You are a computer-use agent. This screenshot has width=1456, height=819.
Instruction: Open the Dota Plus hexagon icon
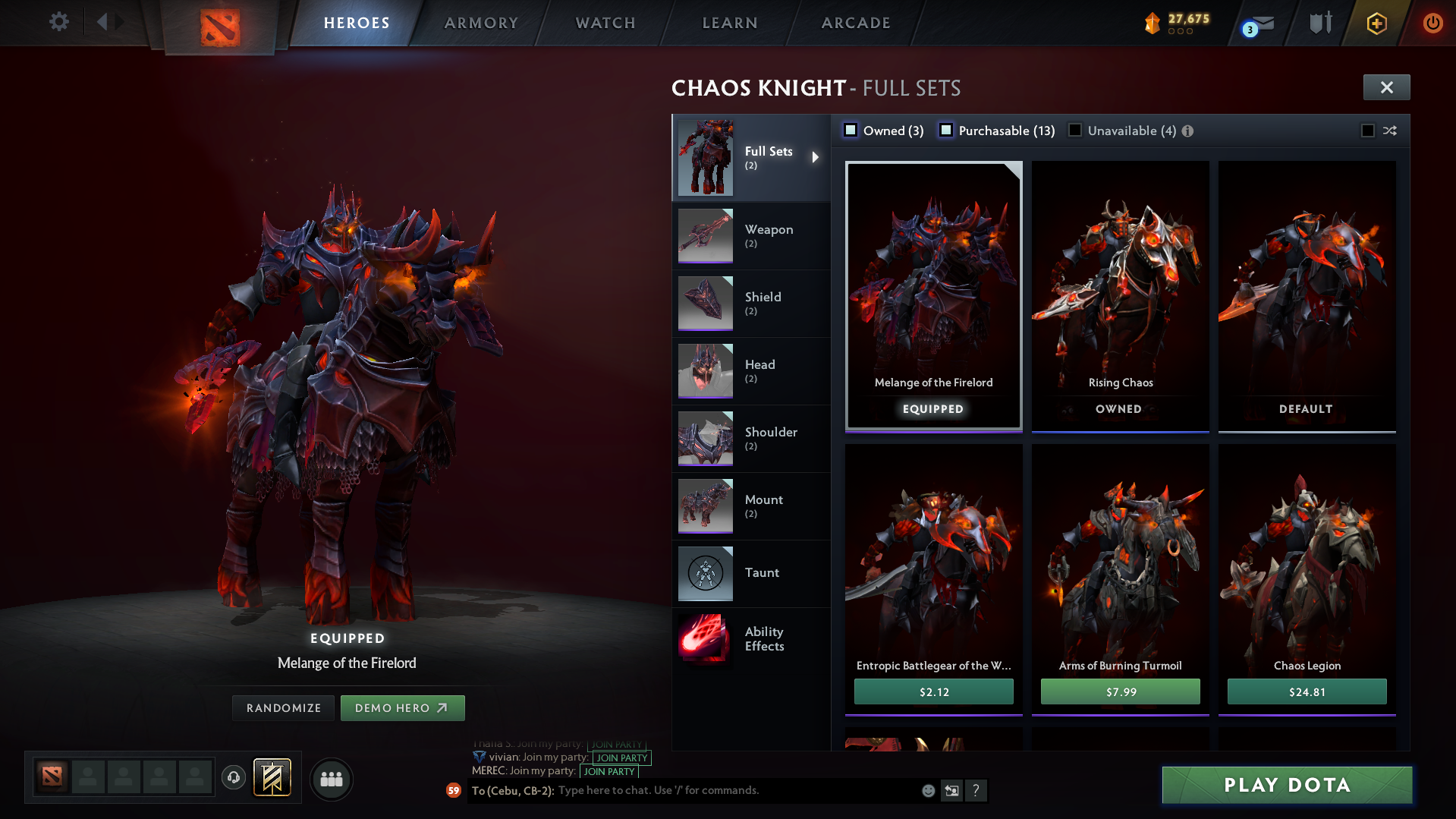[1376, 23]
